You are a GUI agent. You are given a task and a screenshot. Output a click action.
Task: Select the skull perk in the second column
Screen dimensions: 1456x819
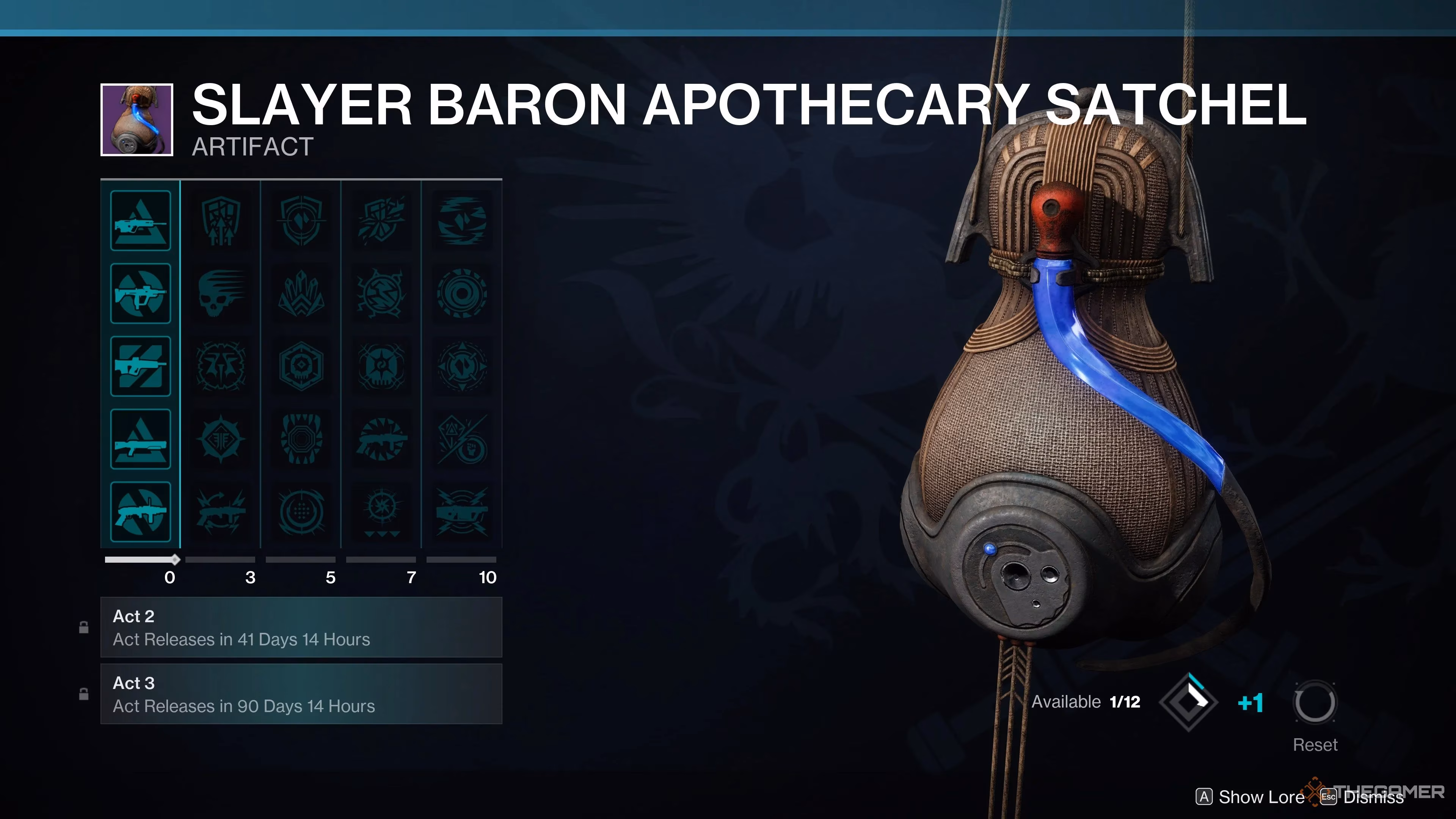(221, 293)
